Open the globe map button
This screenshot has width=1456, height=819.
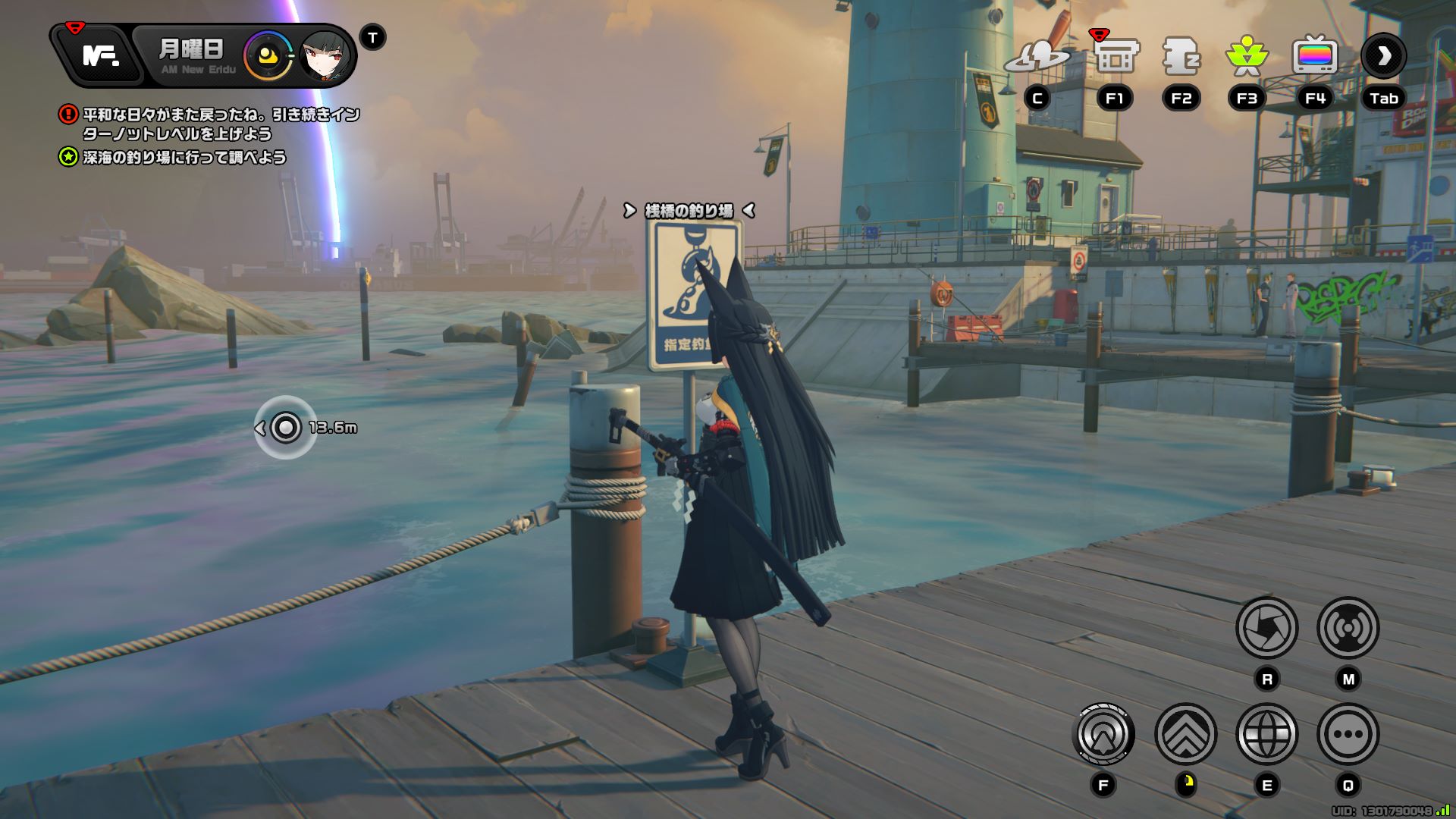(1266, 734)
